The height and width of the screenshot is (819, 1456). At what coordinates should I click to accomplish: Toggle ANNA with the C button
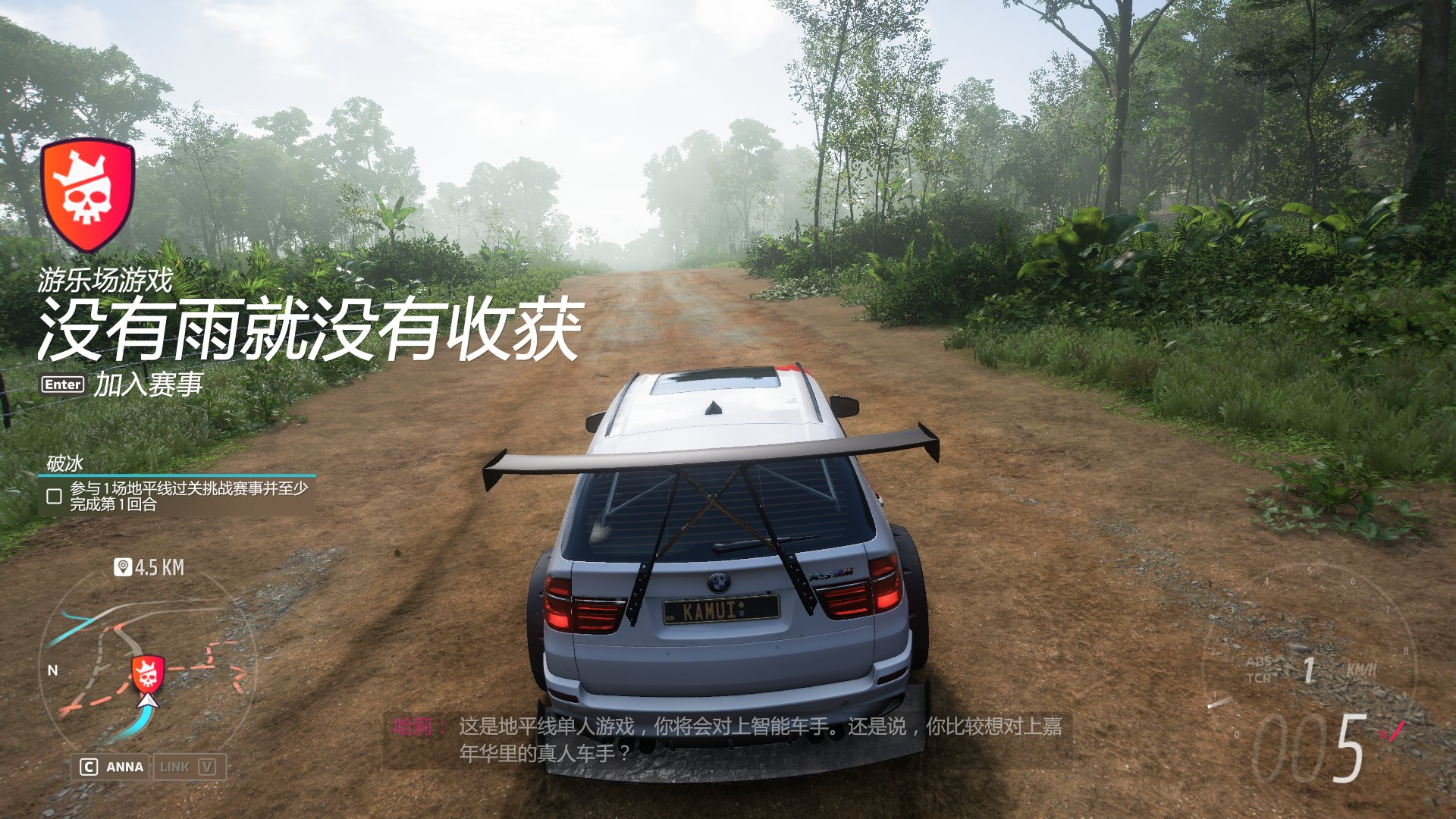point(90,767)
